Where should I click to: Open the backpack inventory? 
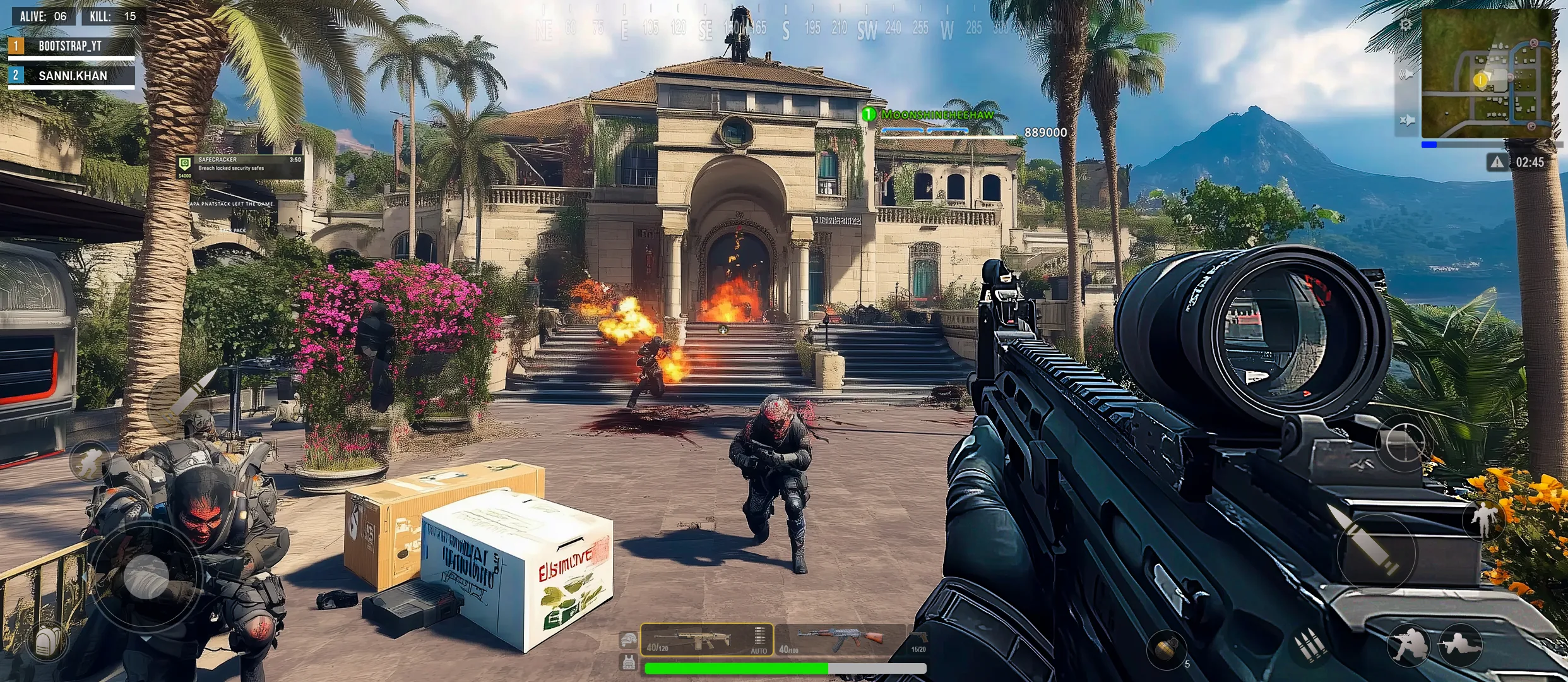tap(46, 642)
